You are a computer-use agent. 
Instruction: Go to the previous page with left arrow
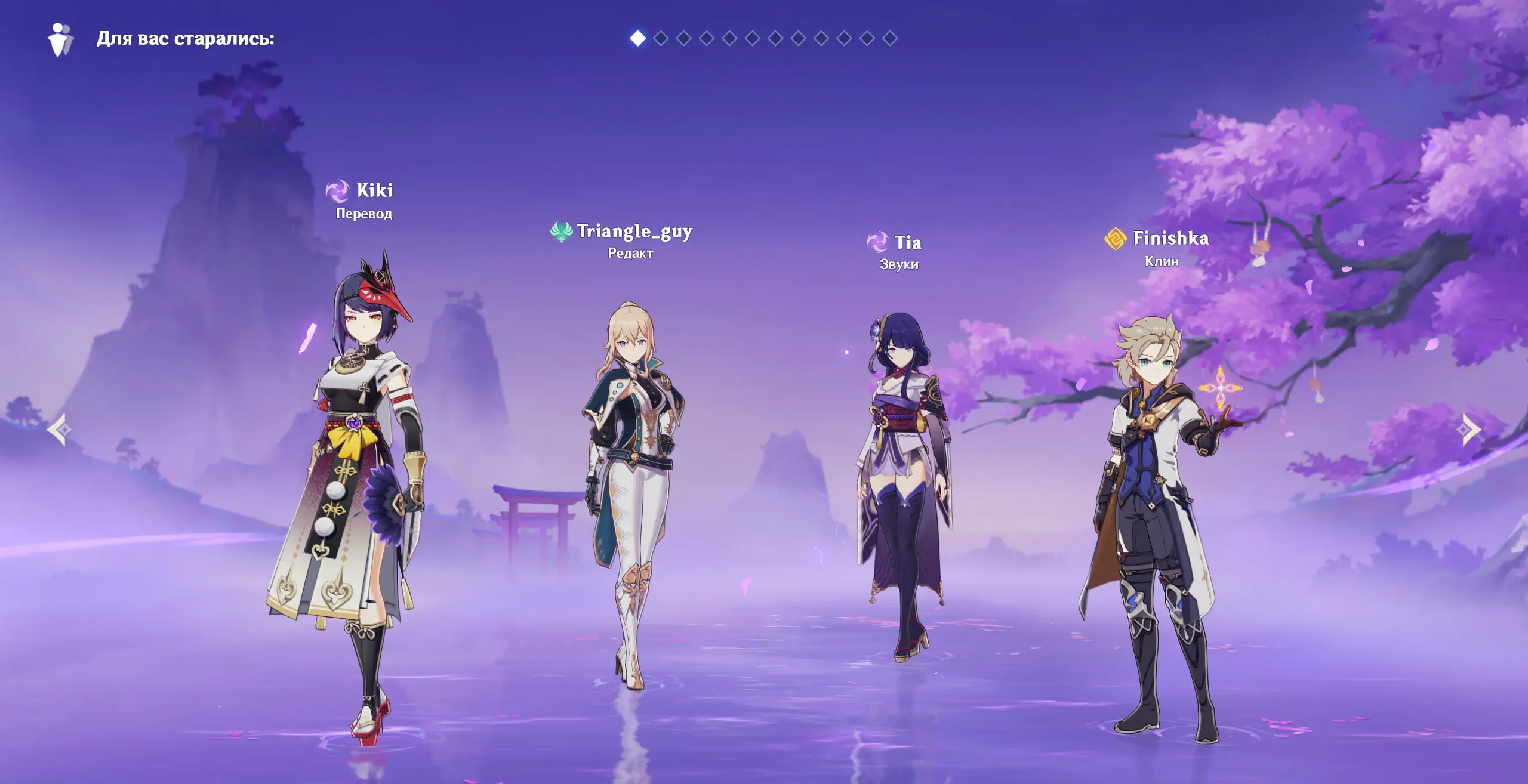pos(59,429)
